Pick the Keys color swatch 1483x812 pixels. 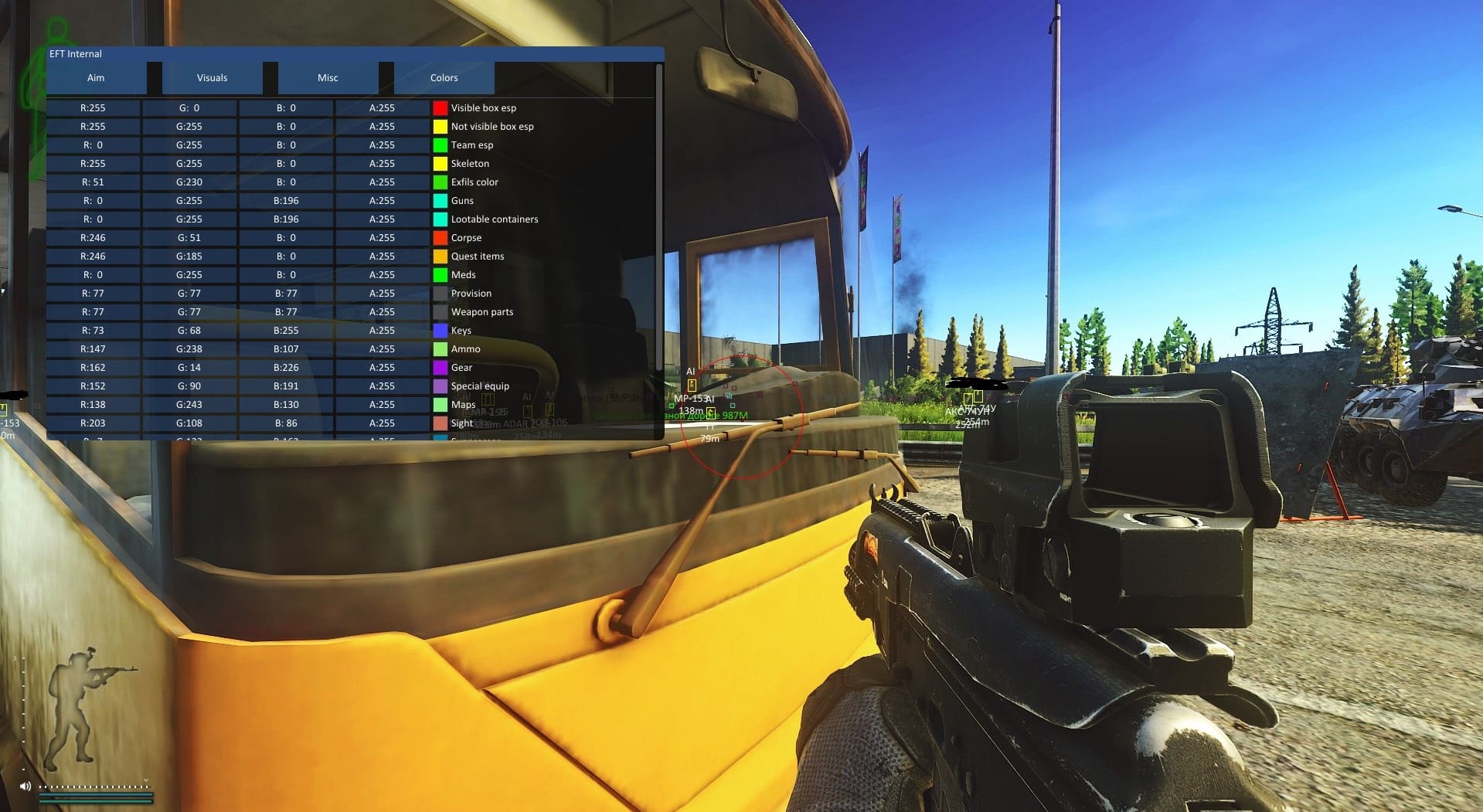pyautogui.click(x=440, y=331)
